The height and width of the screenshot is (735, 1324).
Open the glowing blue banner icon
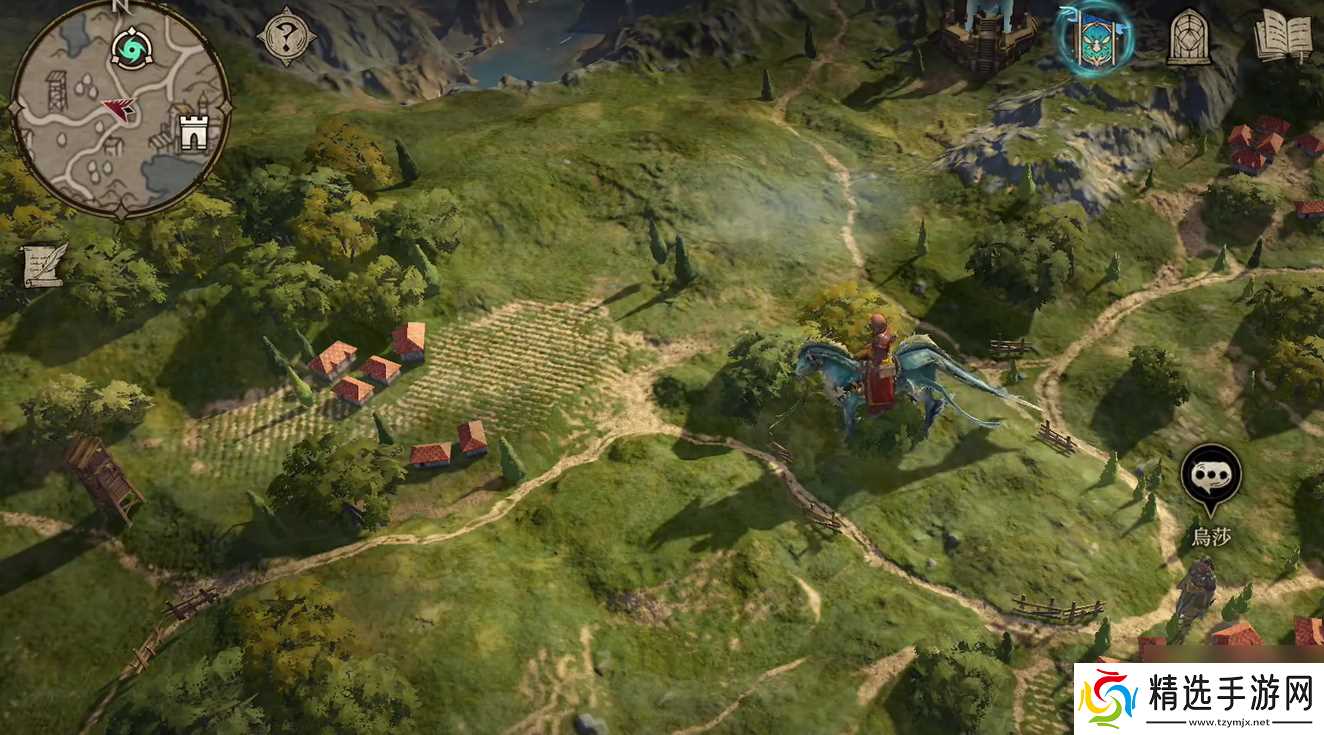[x=1094, y=37]
